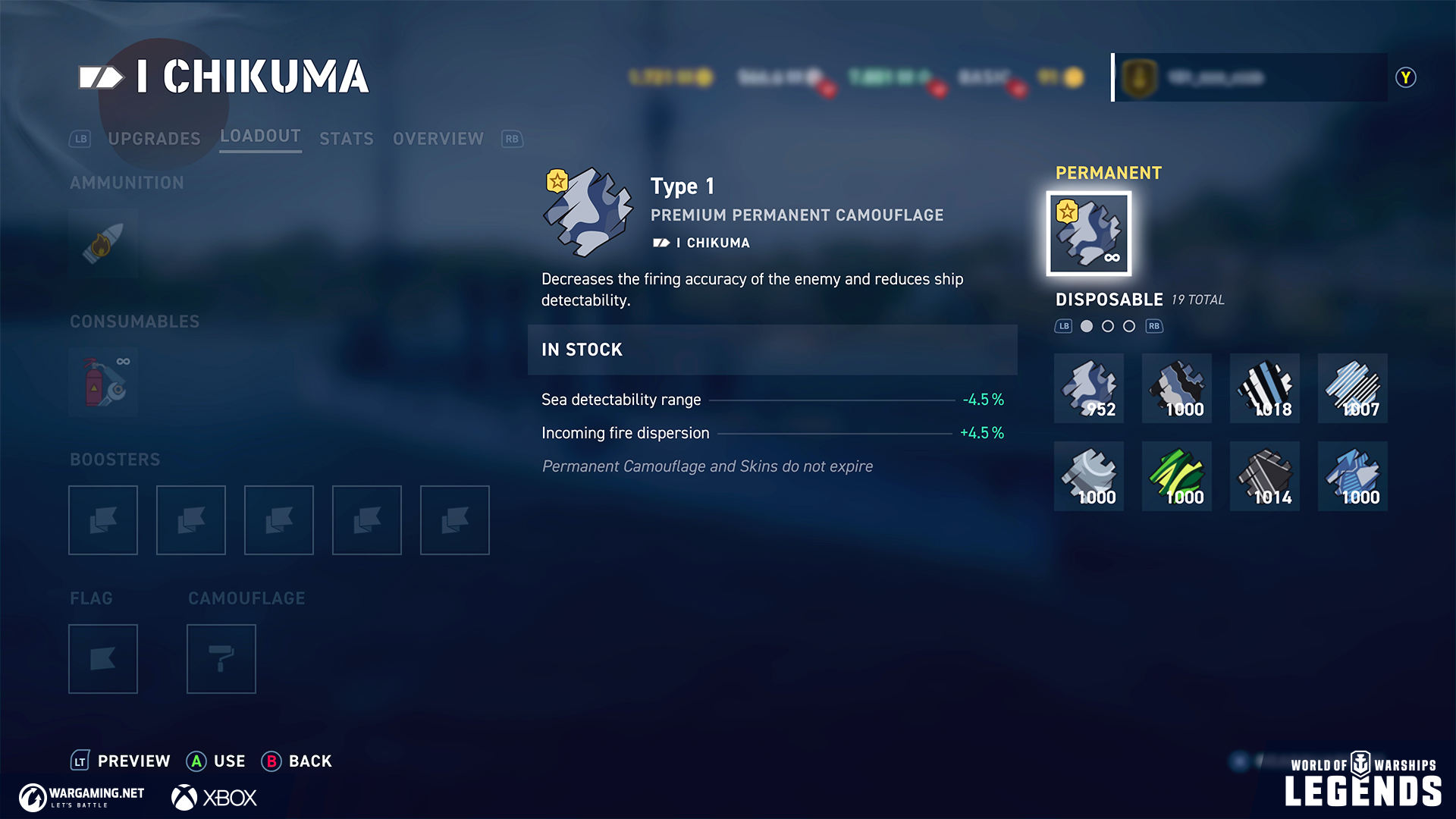Screen dimensions: 1456x819
Task: Select the black and white striped camouflage 1018
Action: 1265,388
